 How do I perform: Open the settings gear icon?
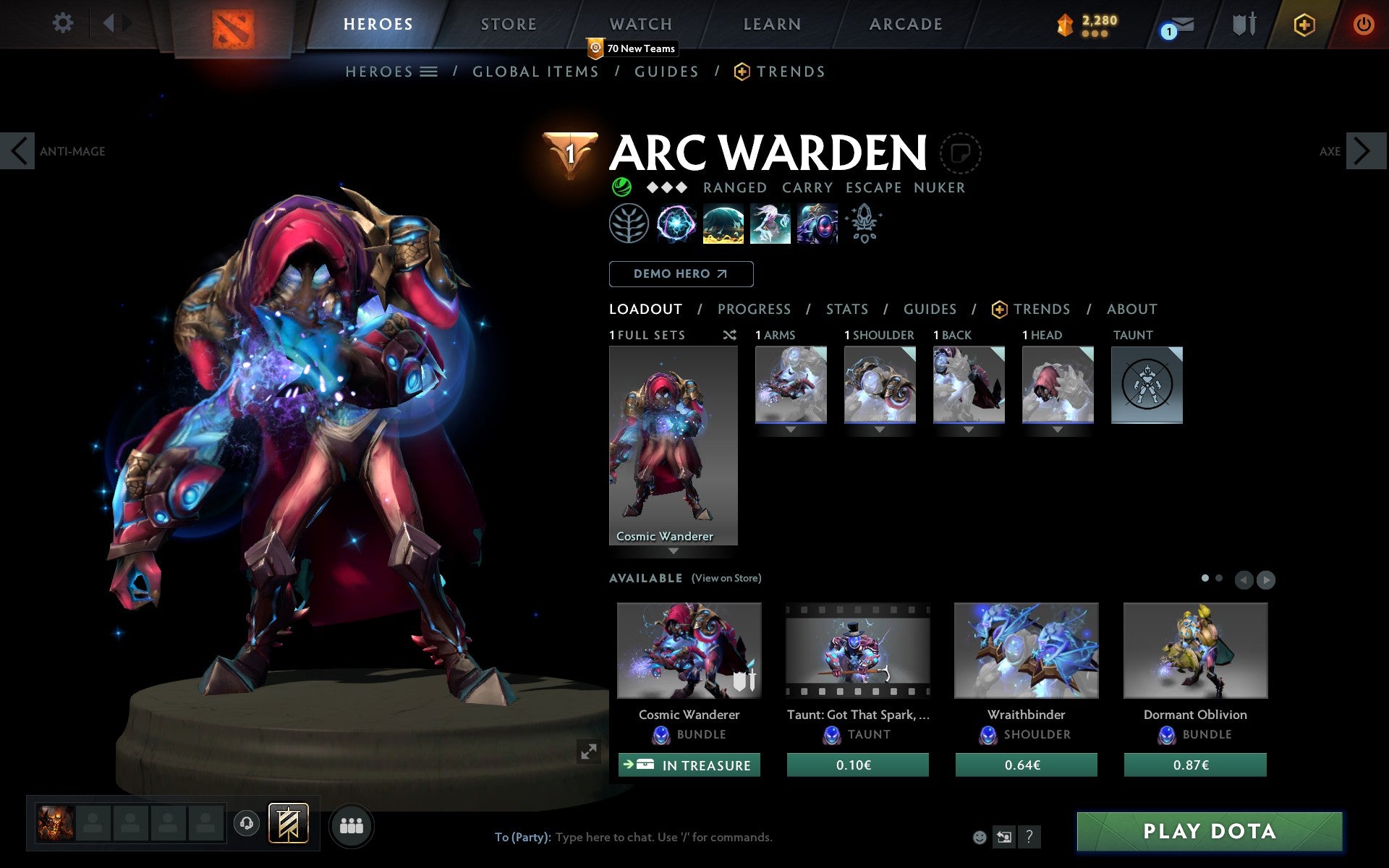tap(64, 23)
